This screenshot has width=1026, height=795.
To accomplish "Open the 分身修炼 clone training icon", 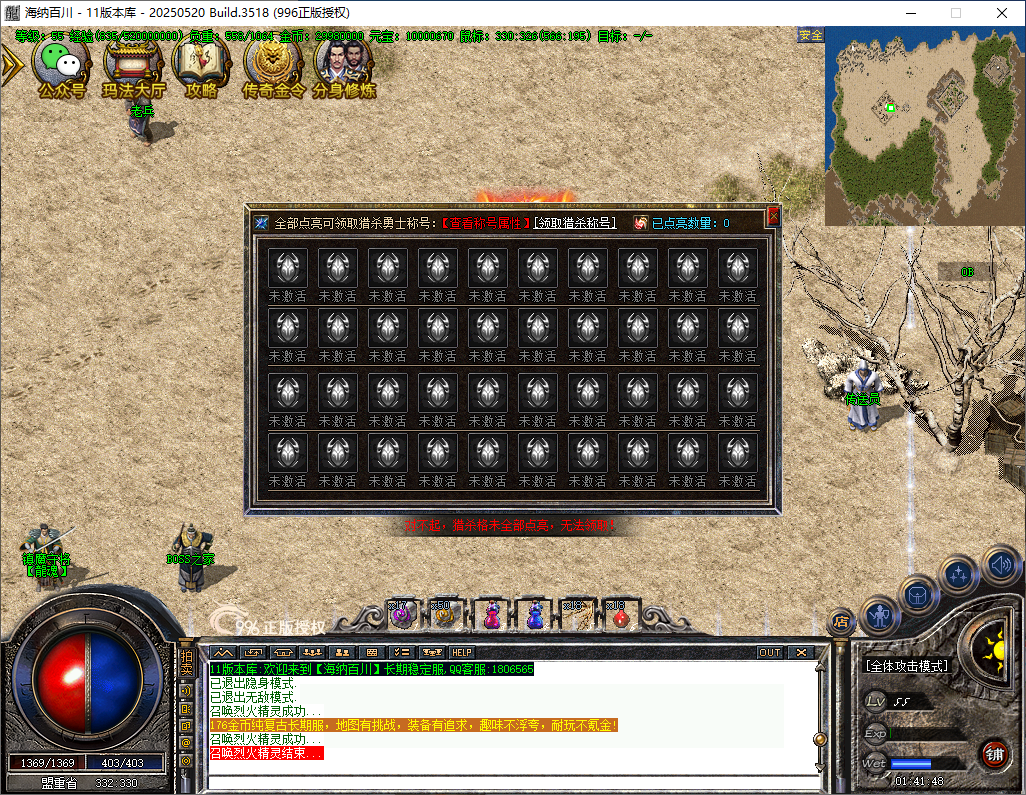I will click(344, 64).
